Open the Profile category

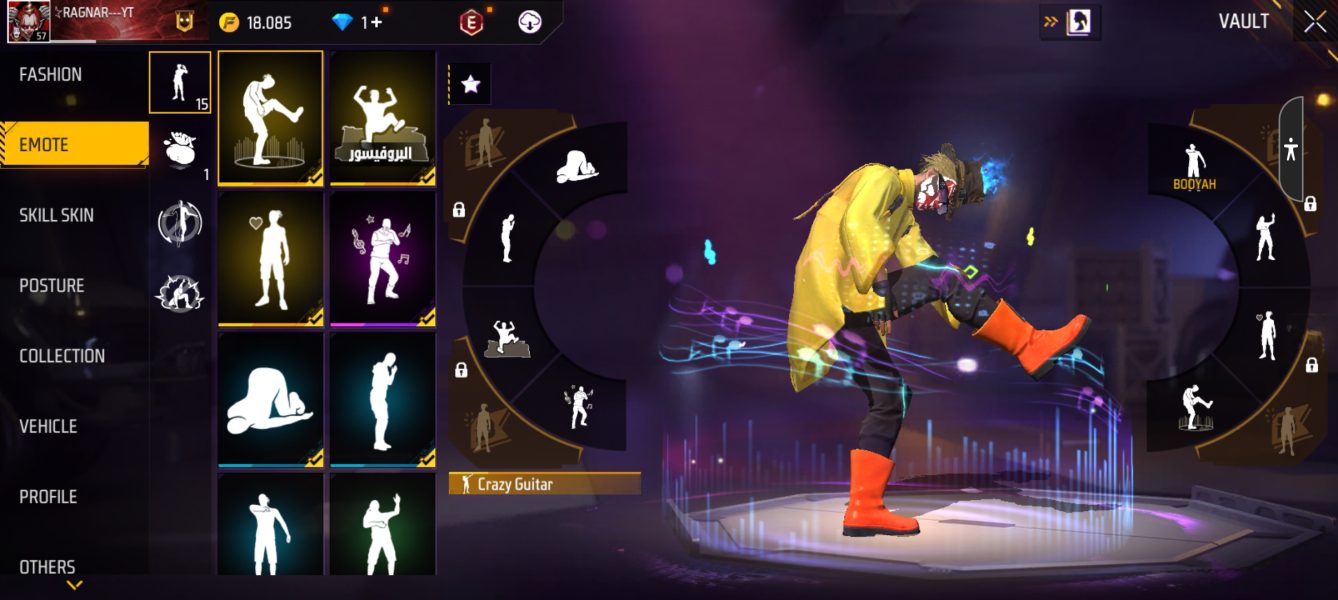click(48, 497)
